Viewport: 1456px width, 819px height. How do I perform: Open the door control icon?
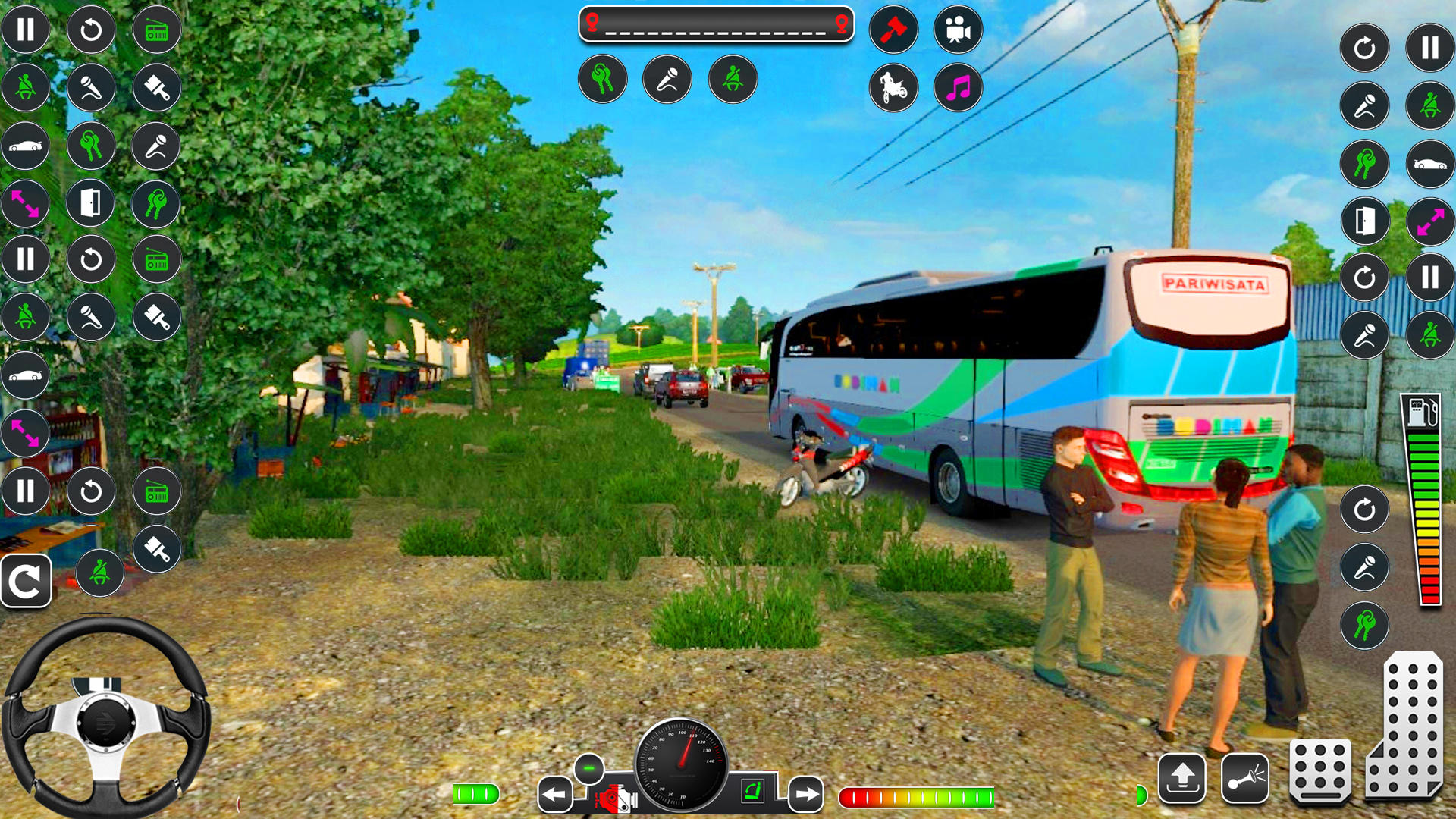[91, 202]
